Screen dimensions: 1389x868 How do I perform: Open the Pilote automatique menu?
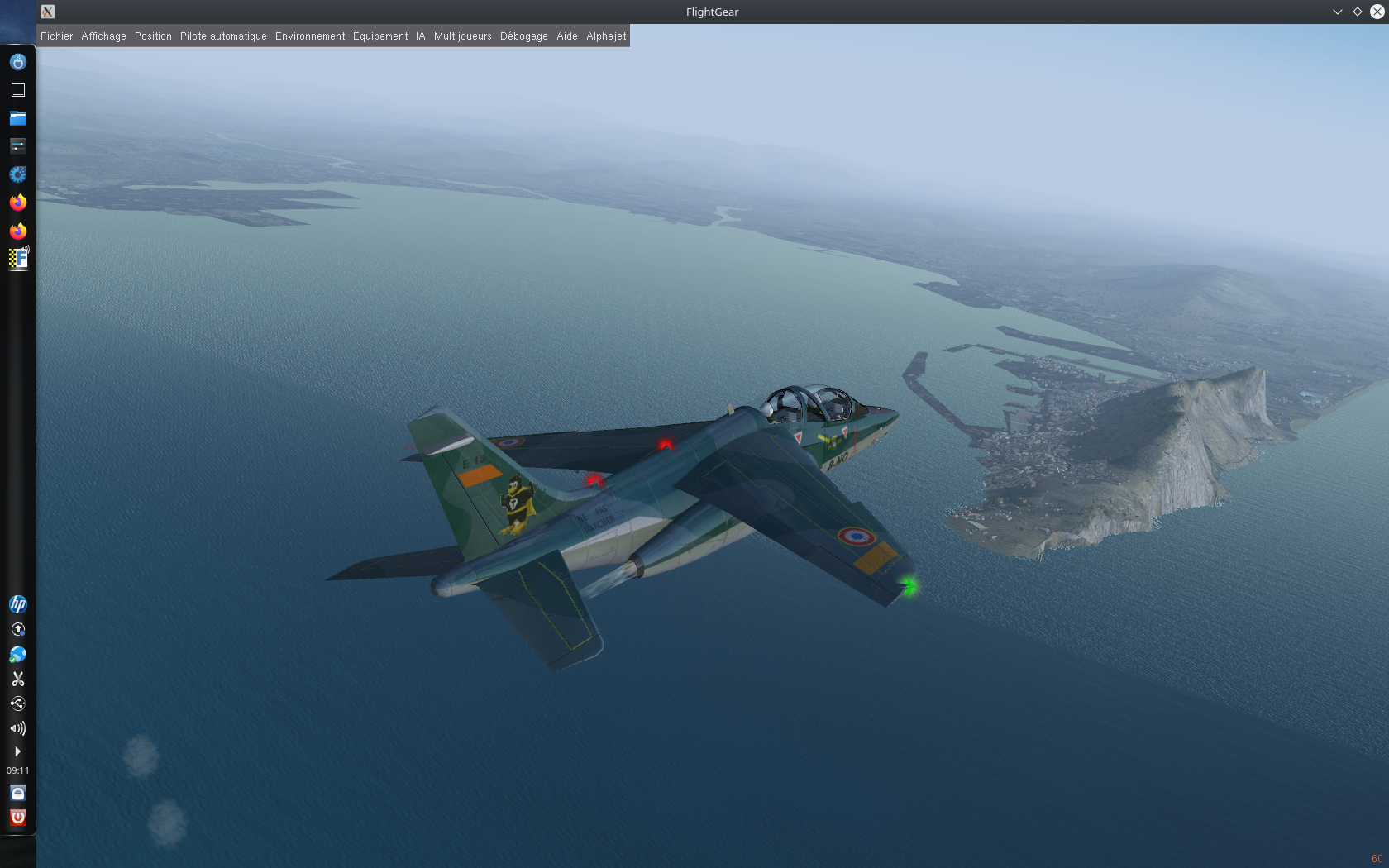223,36
